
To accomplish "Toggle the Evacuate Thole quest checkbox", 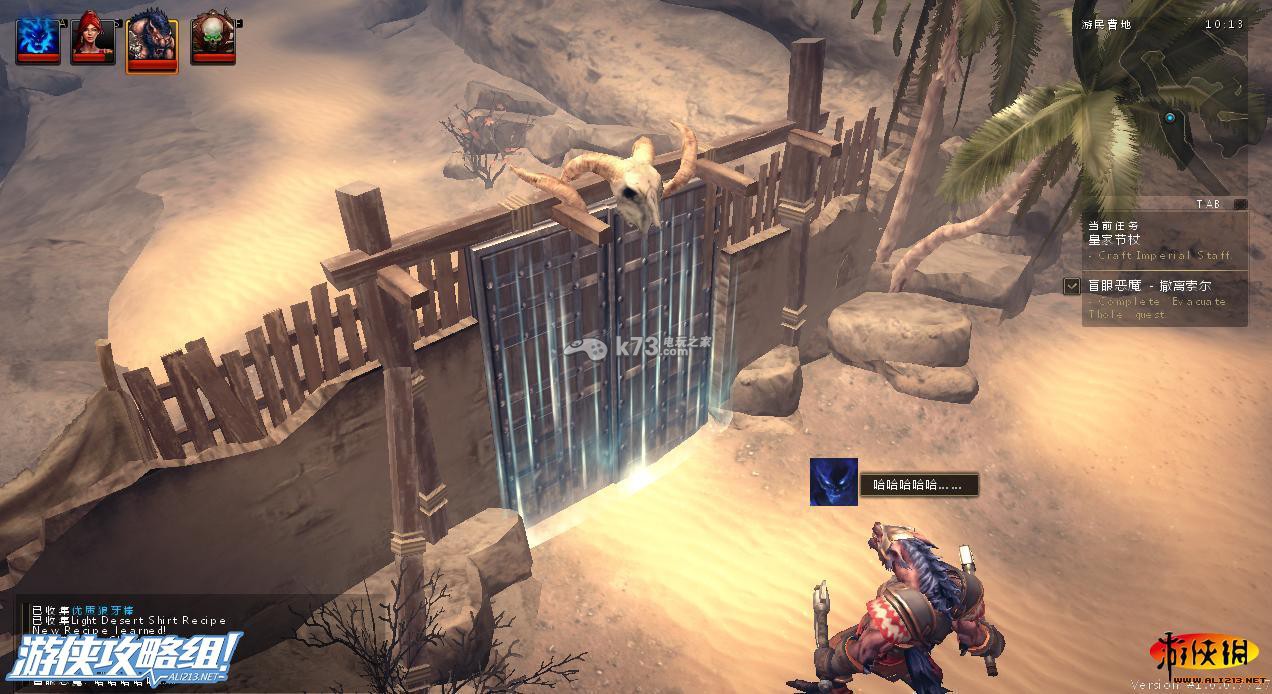I will pos(1072,286).
